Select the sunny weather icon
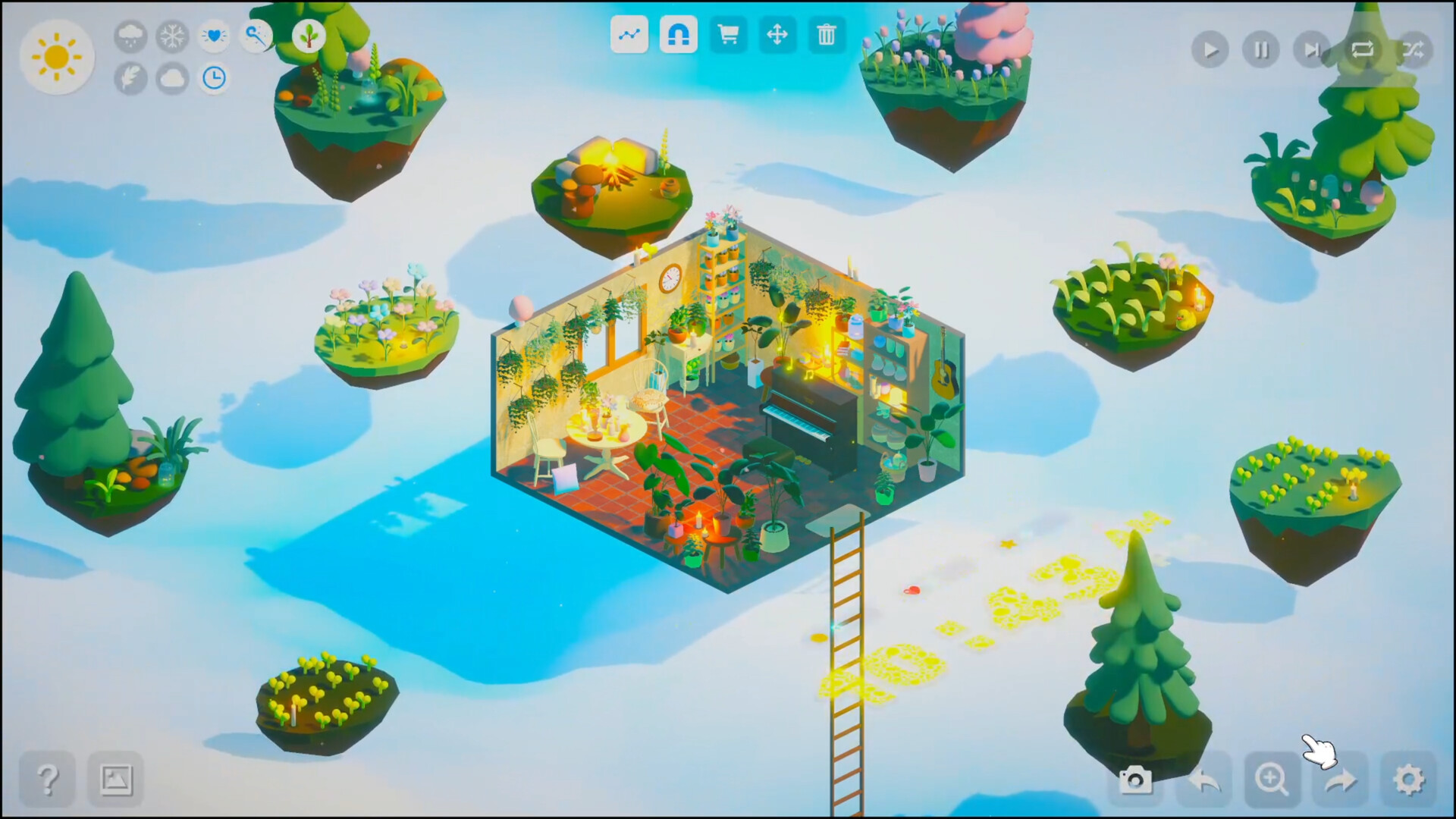The height and width of the screenshot is (819, 1456). tap(57, 57)
